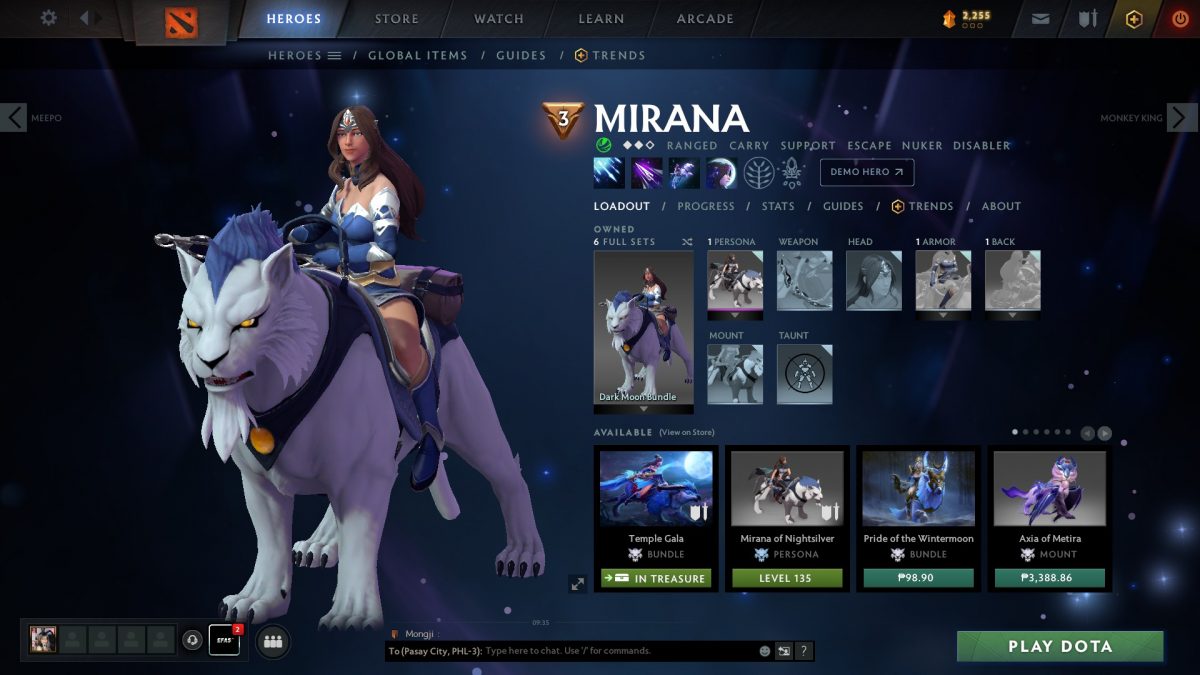This screenshot has height=675, width=1200.
Task: Open the Store tab
Action: (x=397, y=19)
